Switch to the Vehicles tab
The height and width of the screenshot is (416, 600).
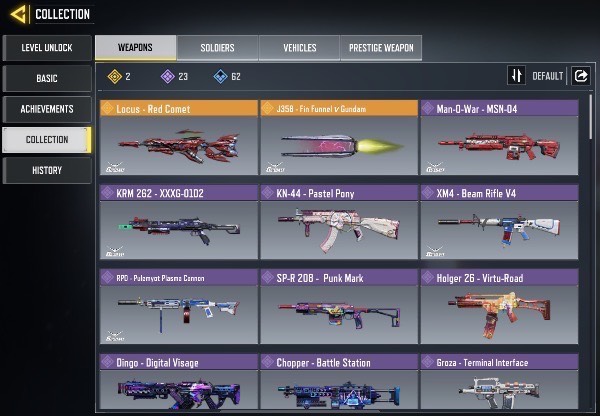coord(299,47)
